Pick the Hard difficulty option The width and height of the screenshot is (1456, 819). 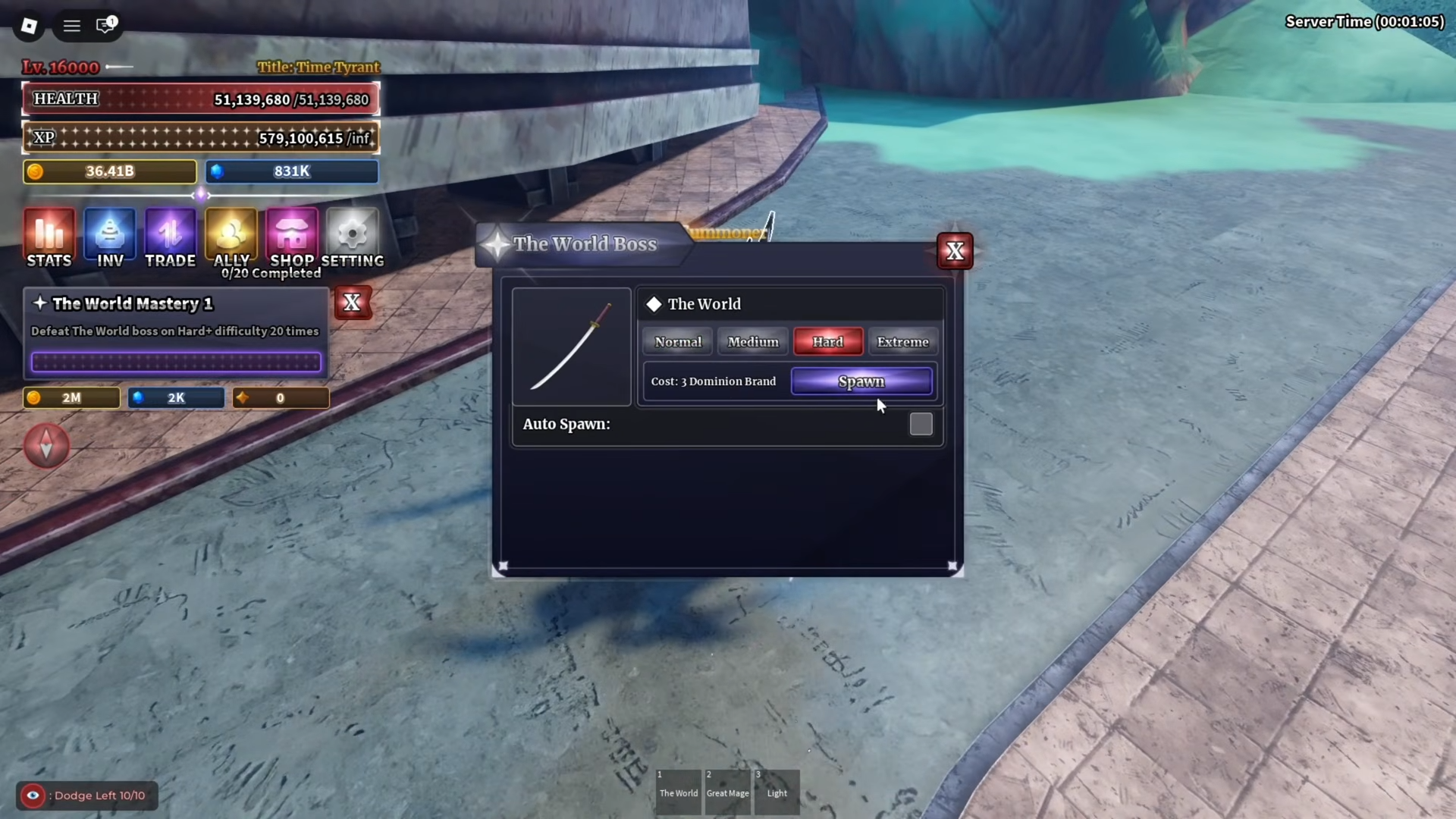click(x=827, y=342)
